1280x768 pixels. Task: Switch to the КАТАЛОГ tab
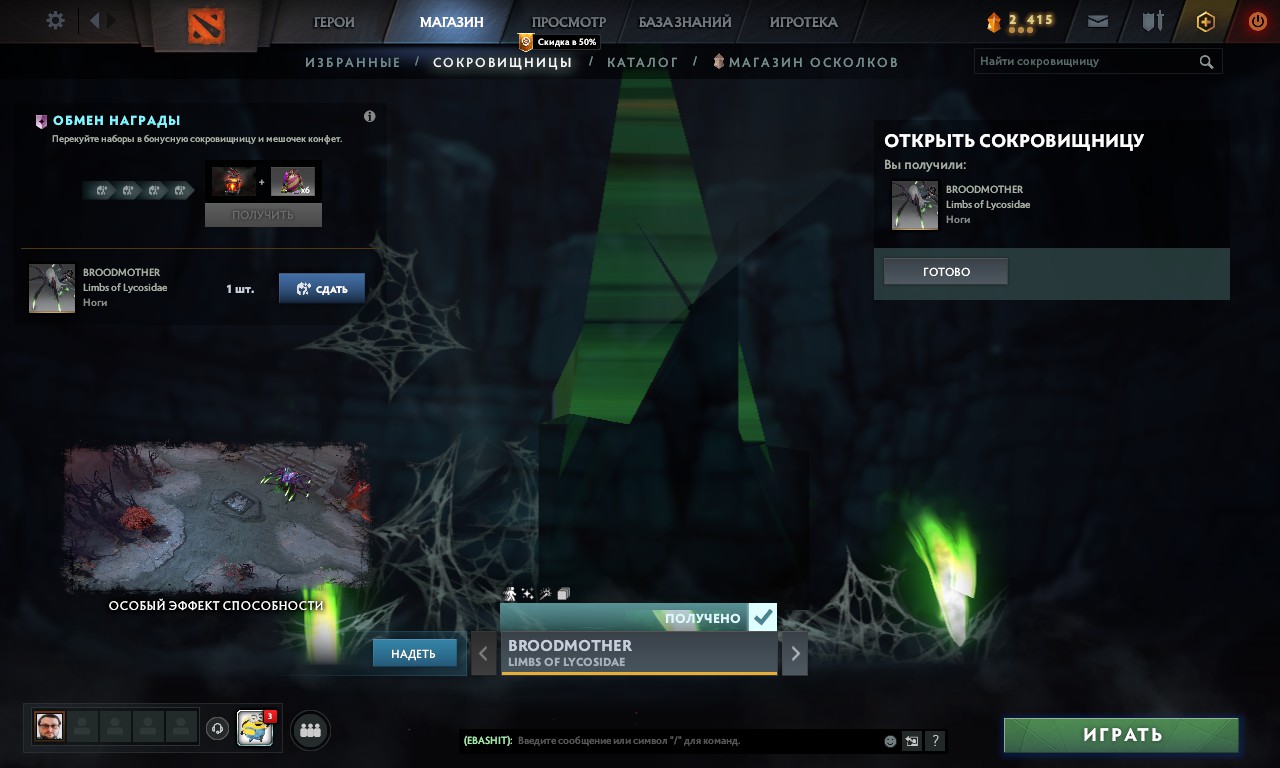point(643,61)
